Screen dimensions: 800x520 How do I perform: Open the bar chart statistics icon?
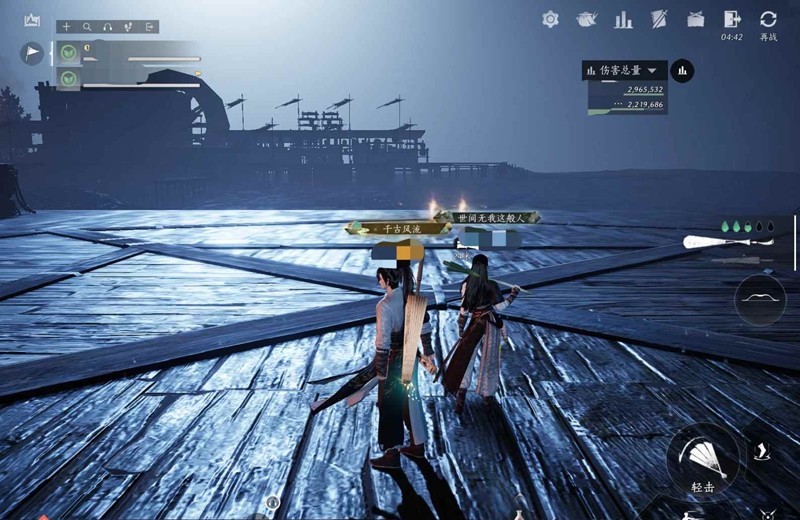[623, 19]
